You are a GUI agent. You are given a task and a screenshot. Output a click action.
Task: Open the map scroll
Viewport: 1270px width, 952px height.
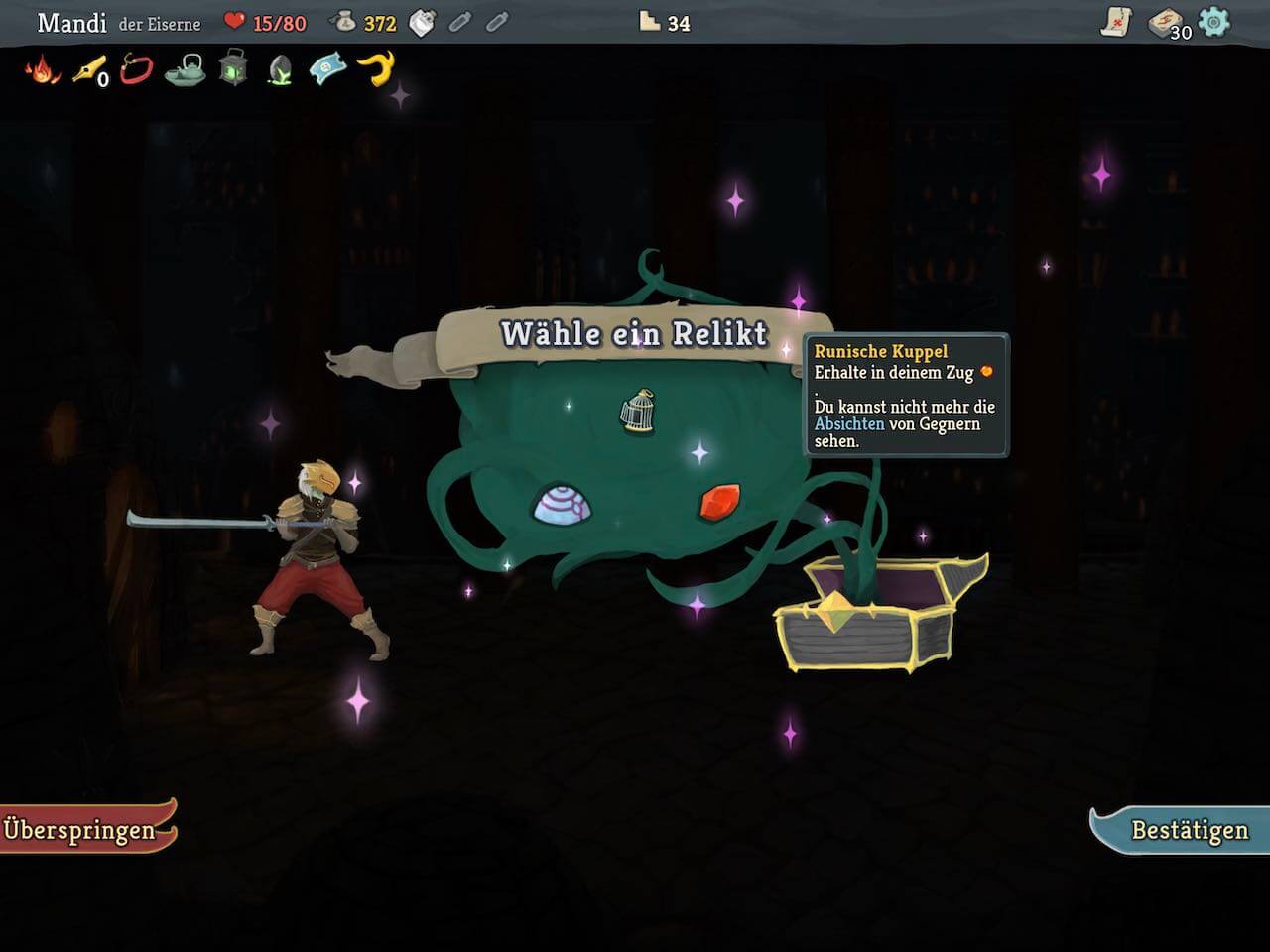[1117, 22]
